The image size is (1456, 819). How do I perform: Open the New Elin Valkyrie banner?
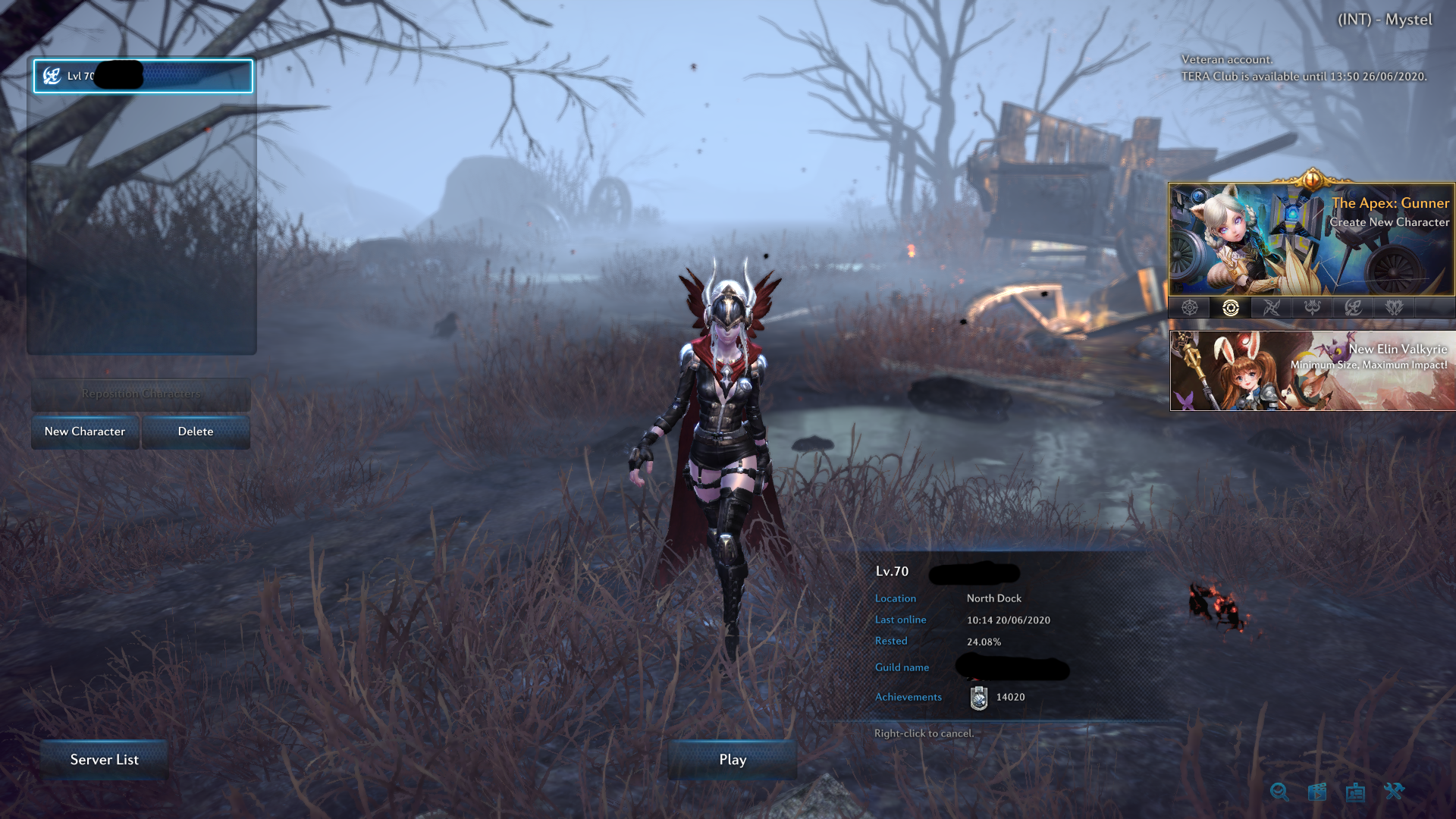(1311, 370)
